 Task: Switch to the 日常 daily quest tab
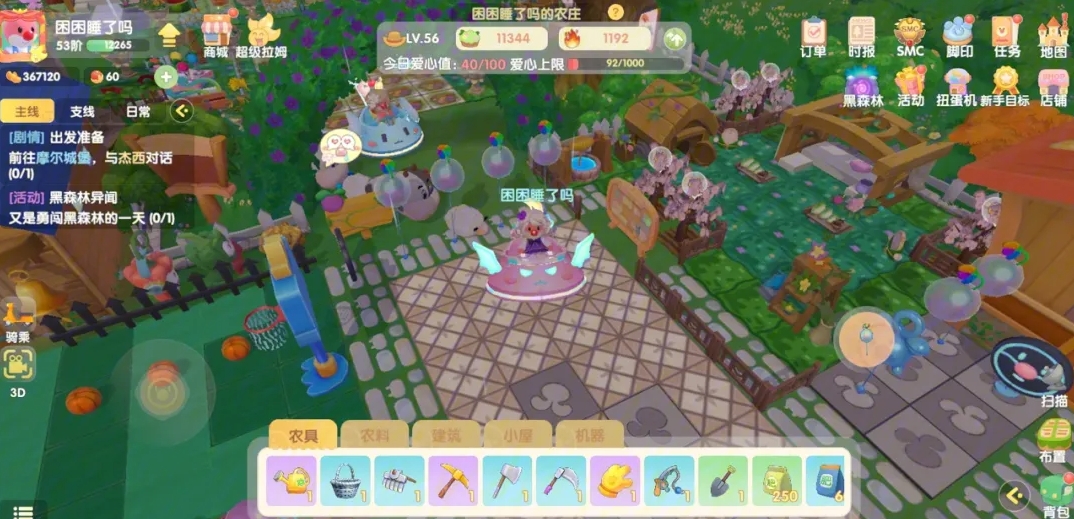click(138, 112)
